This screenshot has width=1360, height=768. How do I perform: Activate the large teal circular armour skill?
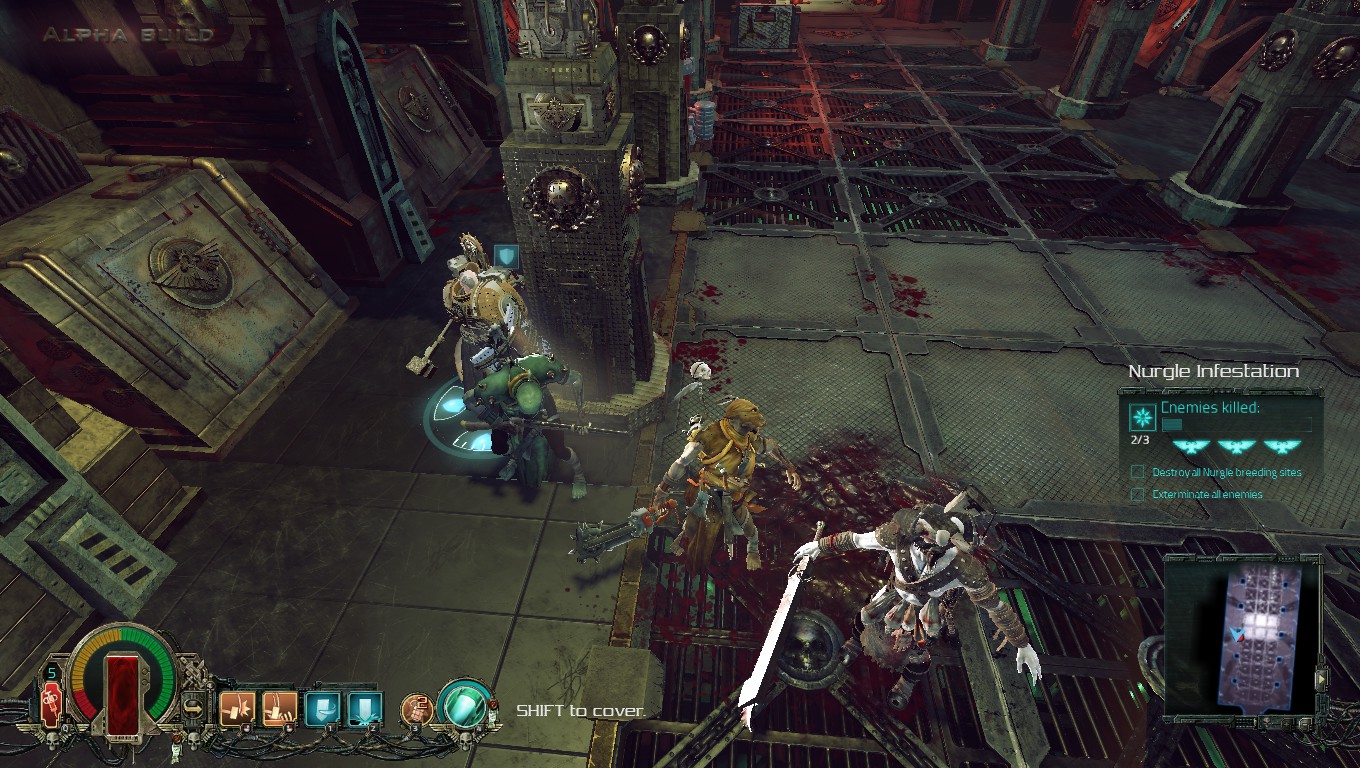tap(463, 704)
